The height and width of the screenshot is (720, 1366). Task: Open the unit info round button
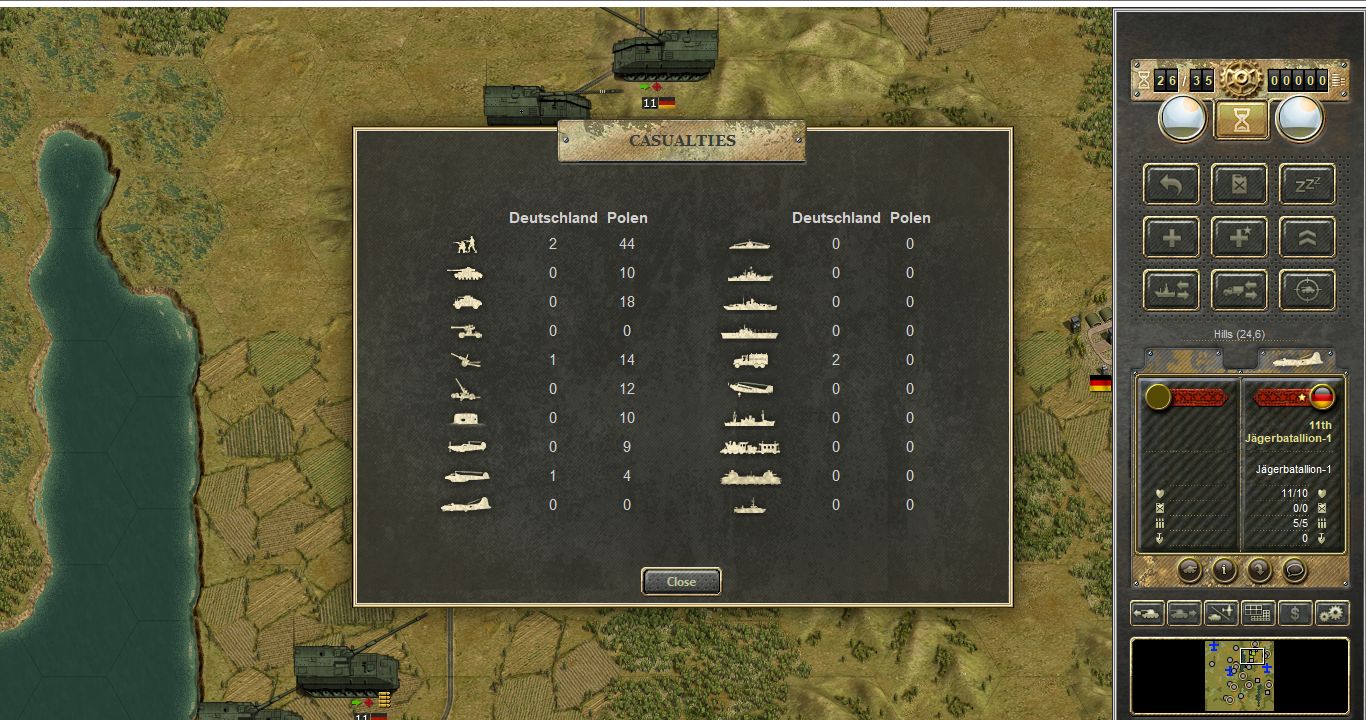tap(1224, 569)
